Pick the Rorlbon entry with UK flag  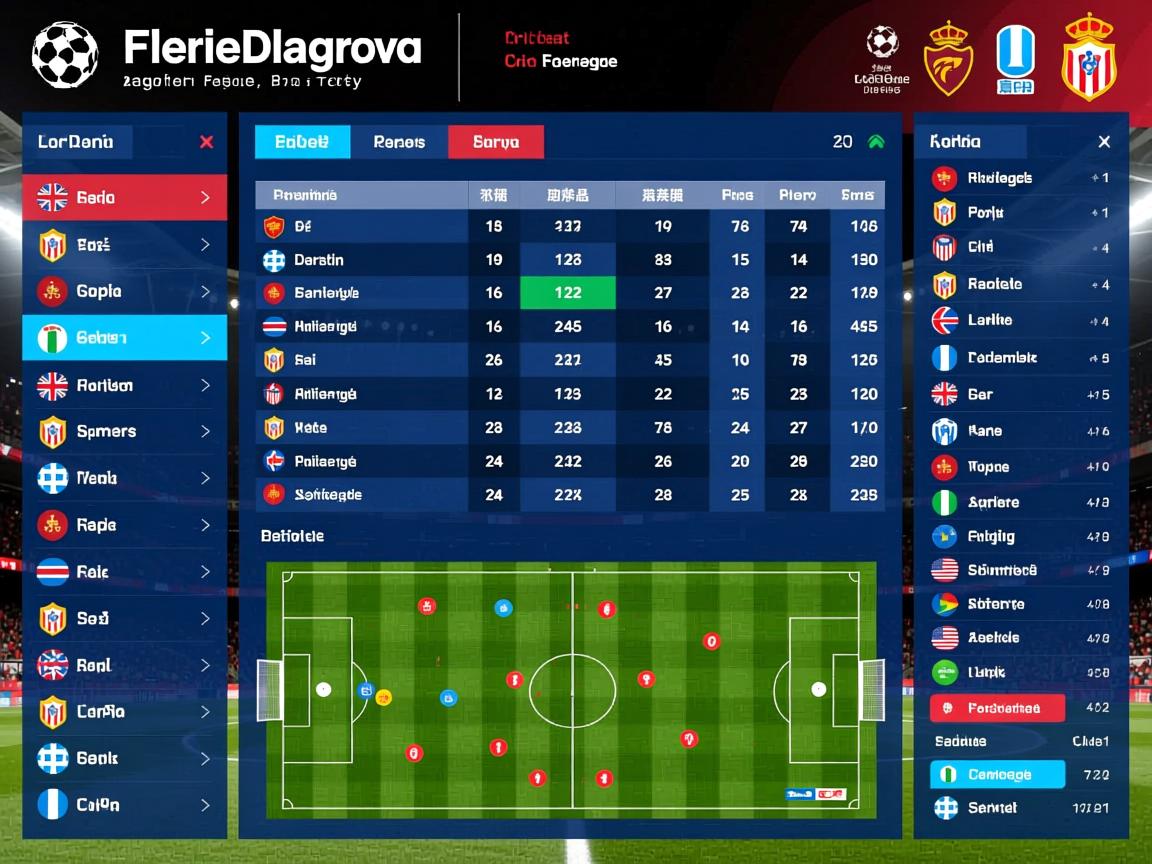(125, 385)
